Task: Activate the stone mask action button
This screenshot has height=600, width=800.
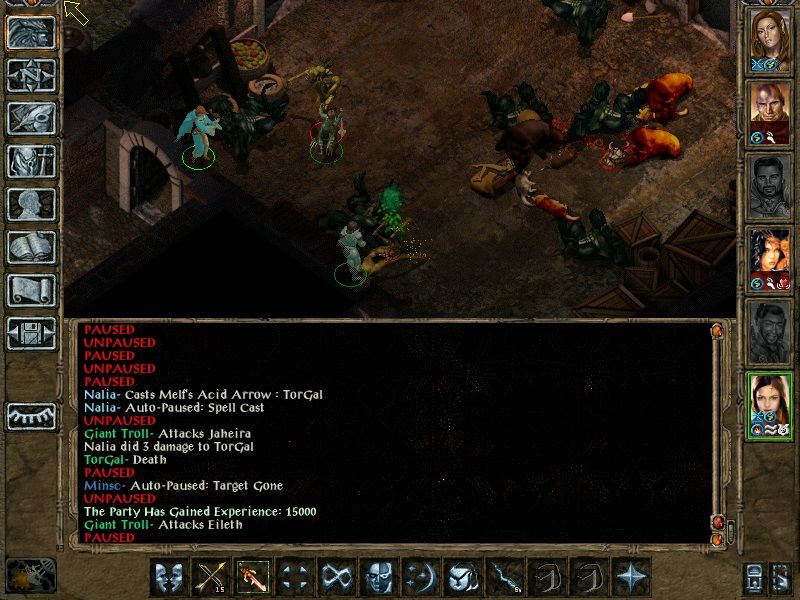Action: tap(377, 577)
